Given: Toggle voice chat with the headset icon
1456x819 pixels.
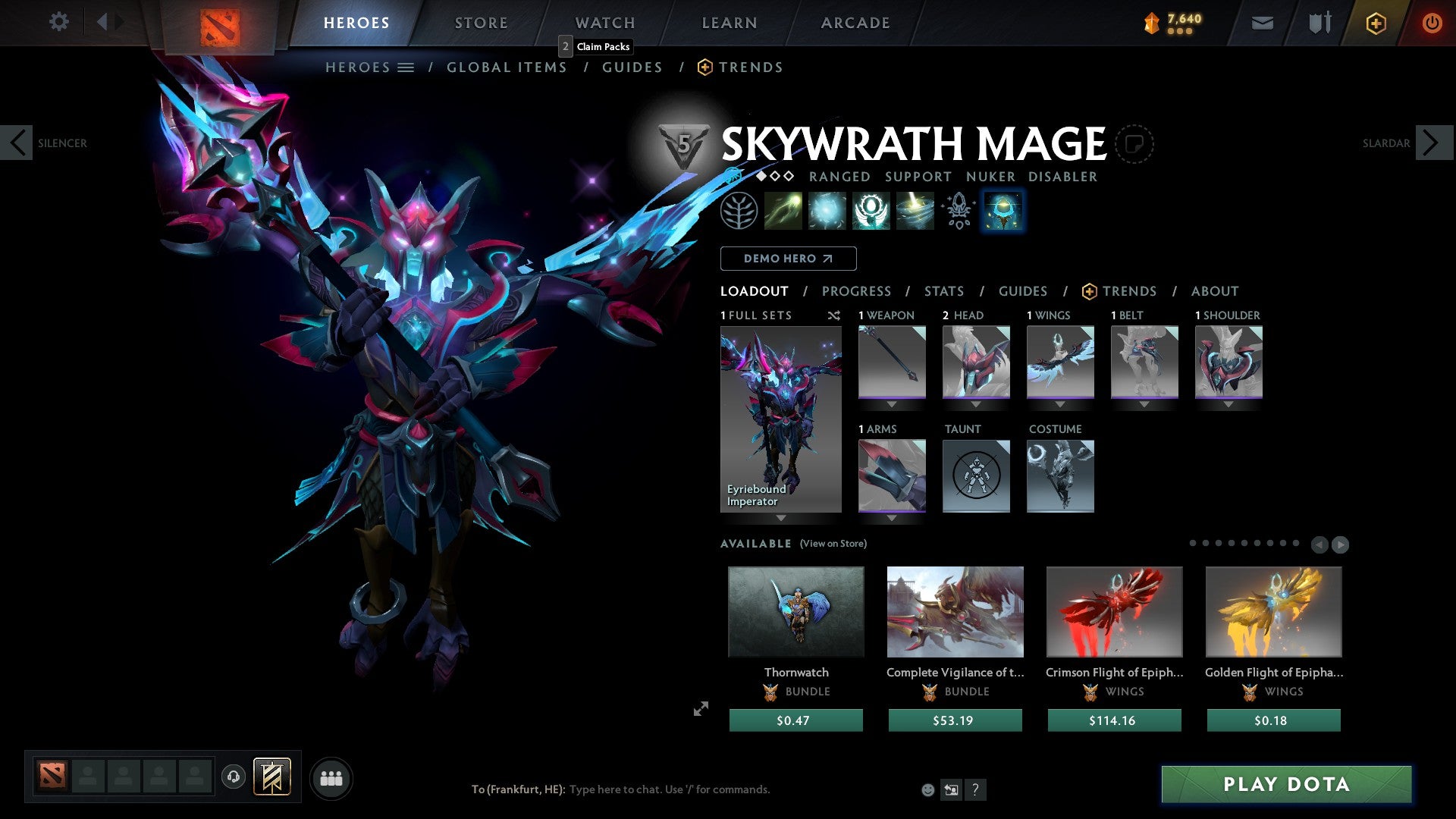Looking at the screenshot, I should click(x=234, y=777).
